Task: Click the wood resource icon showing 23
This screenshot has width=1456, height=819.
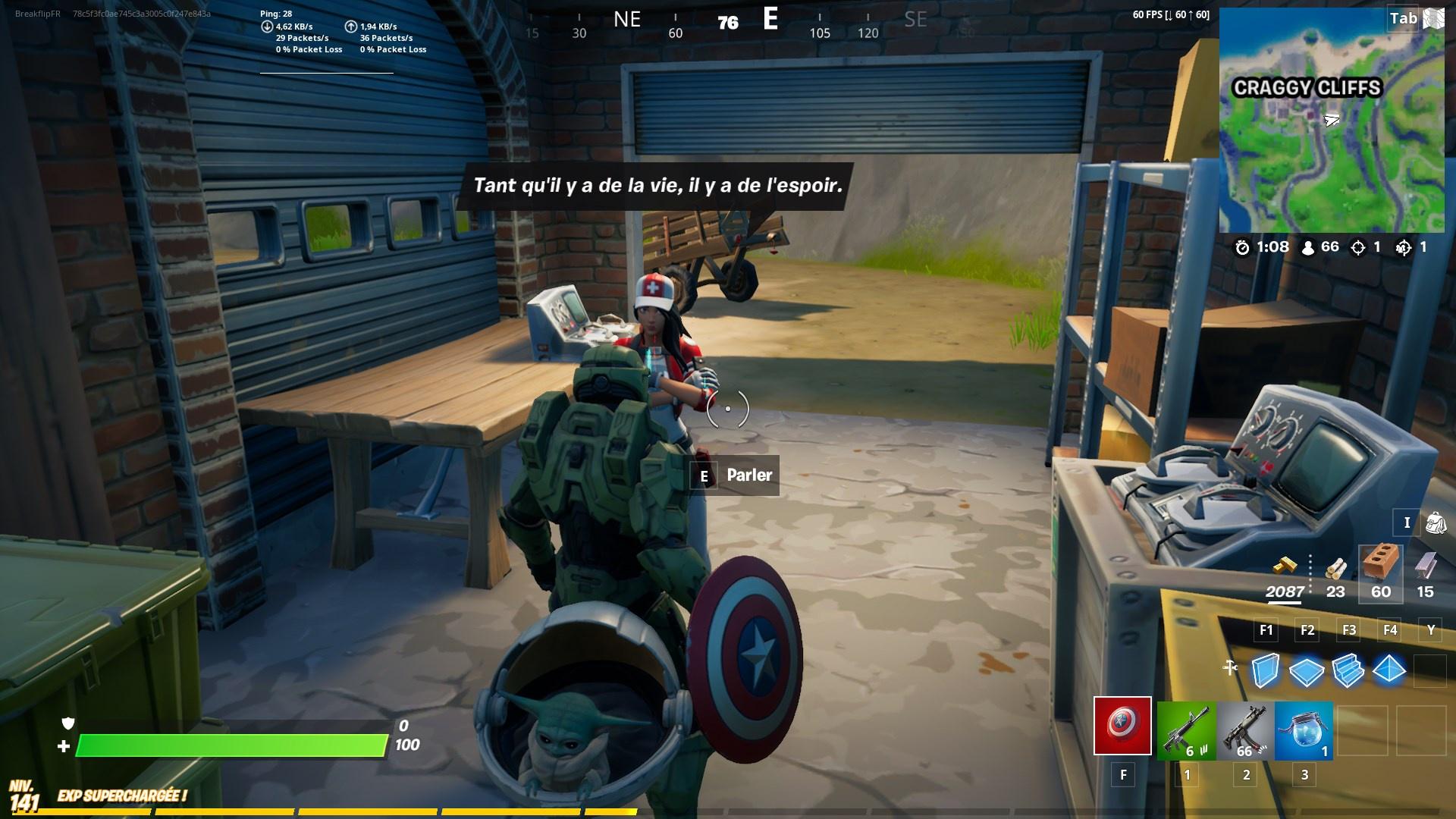Action: [x=1335, y=569]
